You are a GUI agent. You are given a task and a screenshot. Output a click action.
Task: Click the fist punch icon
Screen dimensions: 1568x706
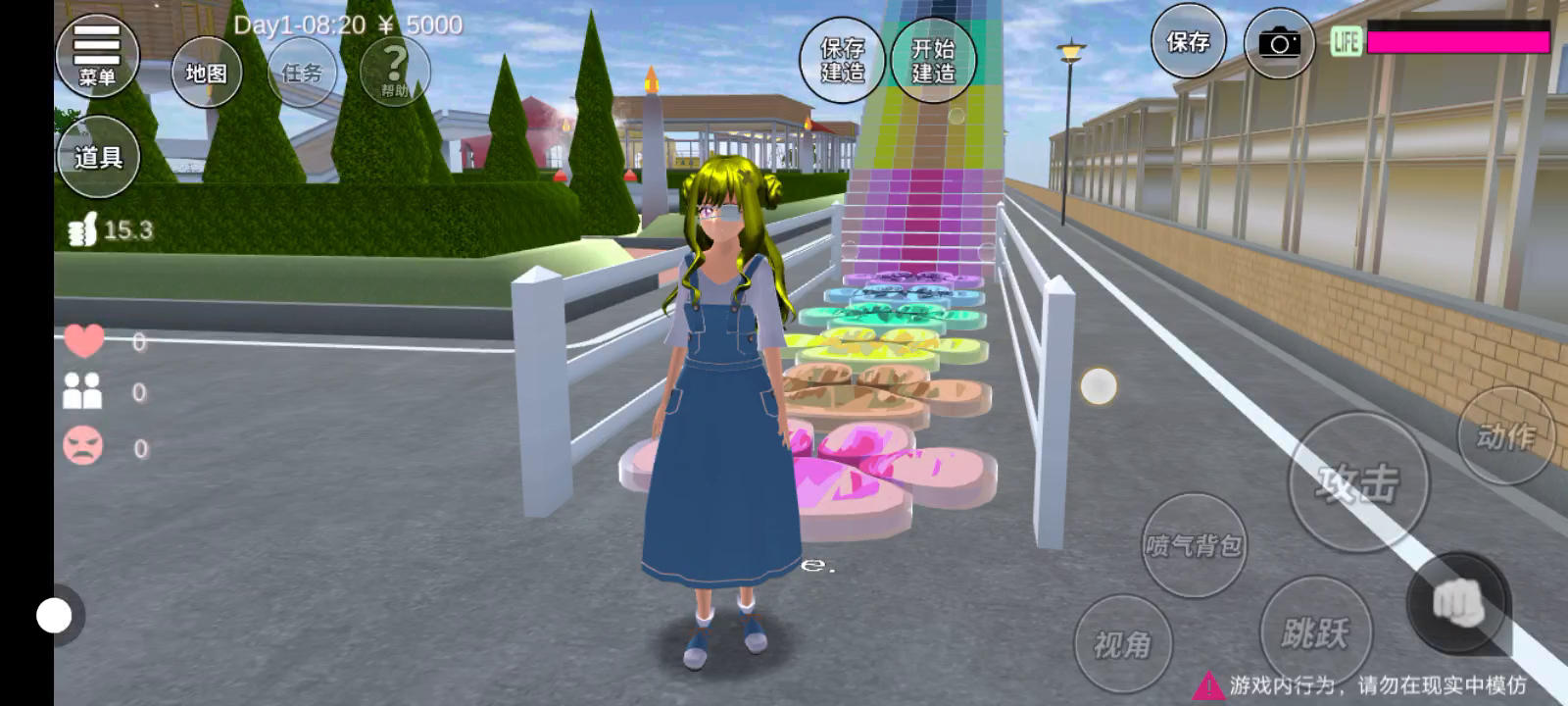pyautogui.click(x=1458, y=602)
